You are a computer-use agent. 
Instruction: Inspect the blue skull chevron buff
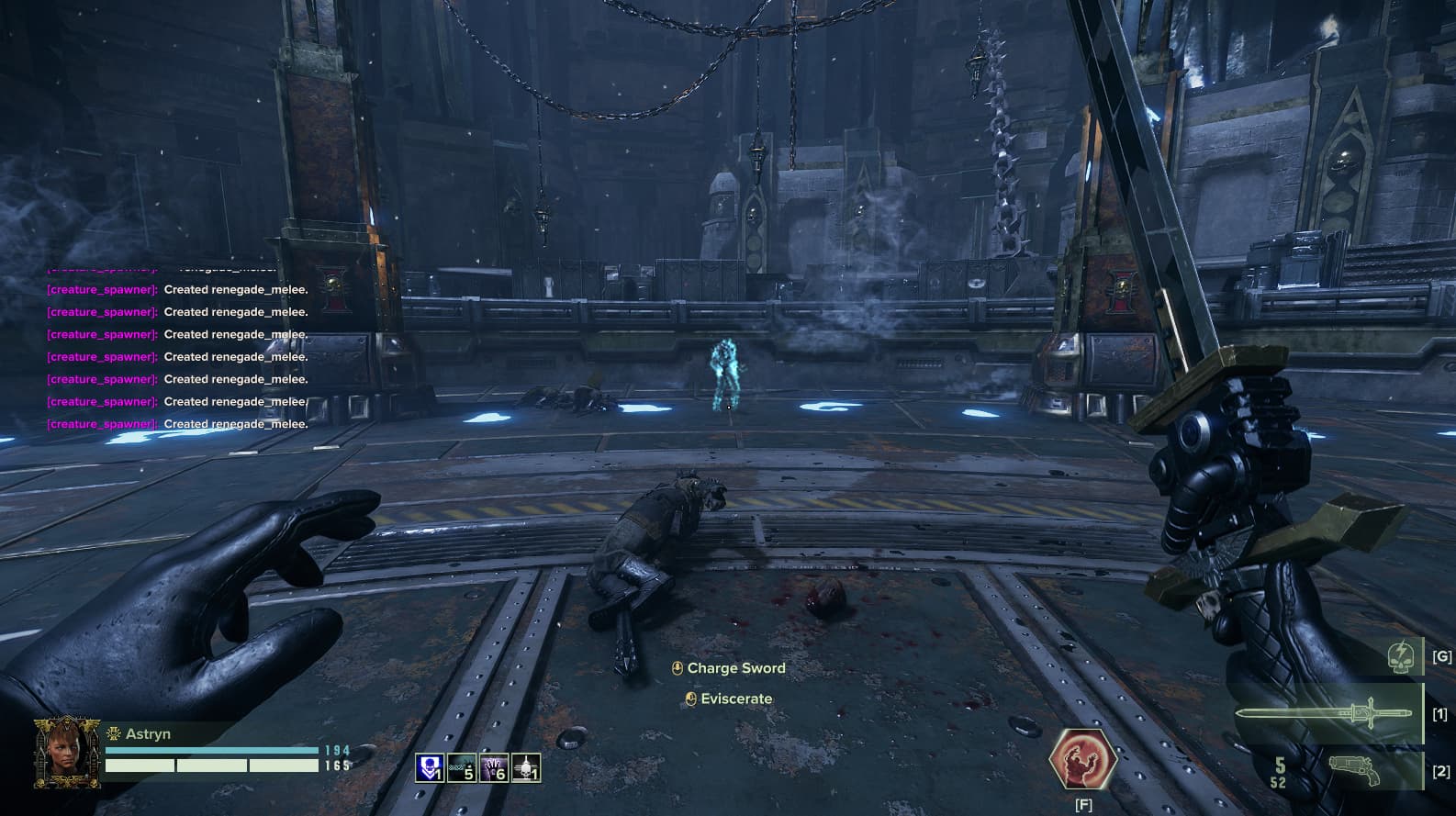(x=430, y=767)
